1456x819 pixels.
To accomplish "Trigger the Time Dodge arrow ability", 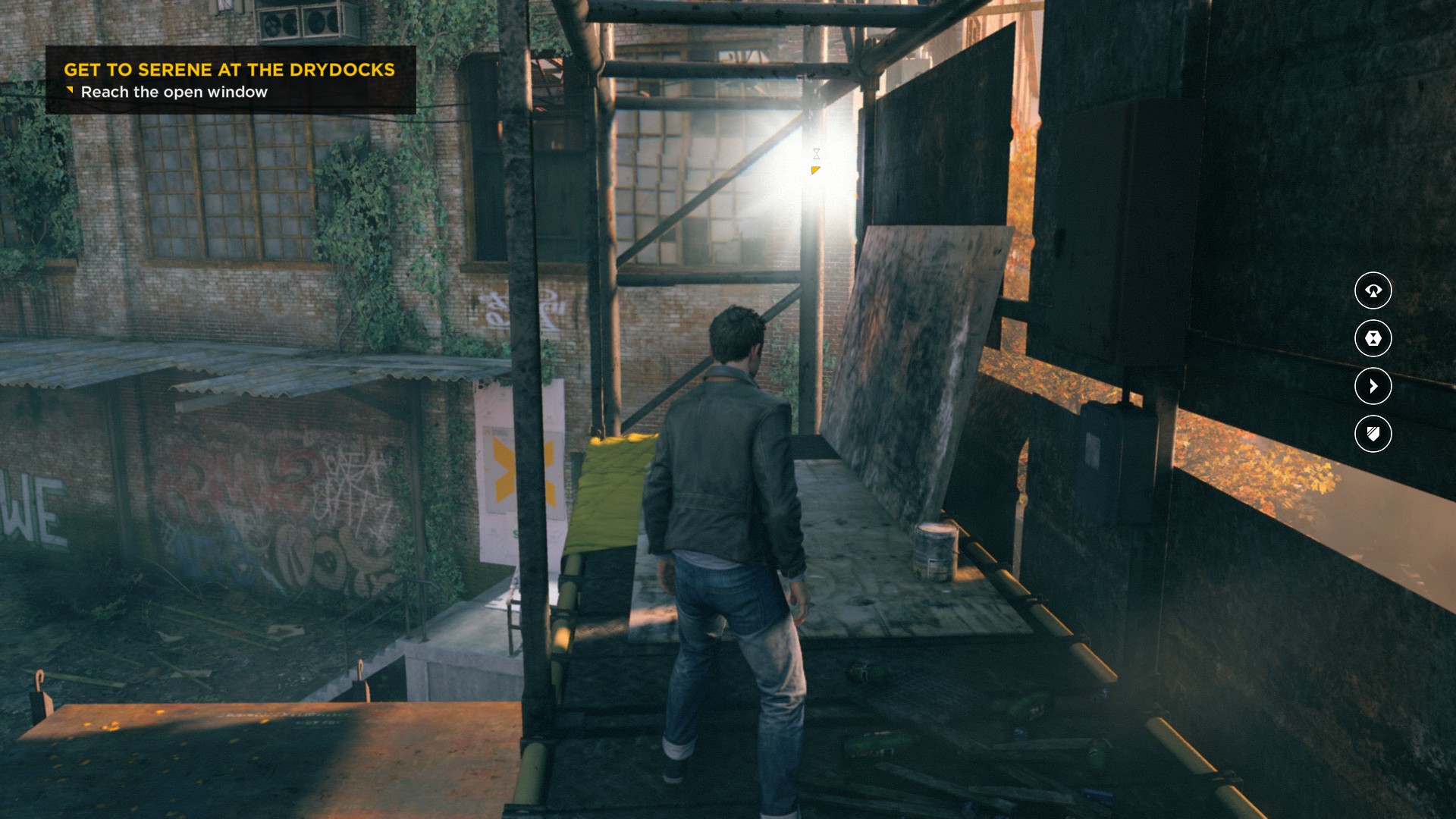I will point(1373,386).
